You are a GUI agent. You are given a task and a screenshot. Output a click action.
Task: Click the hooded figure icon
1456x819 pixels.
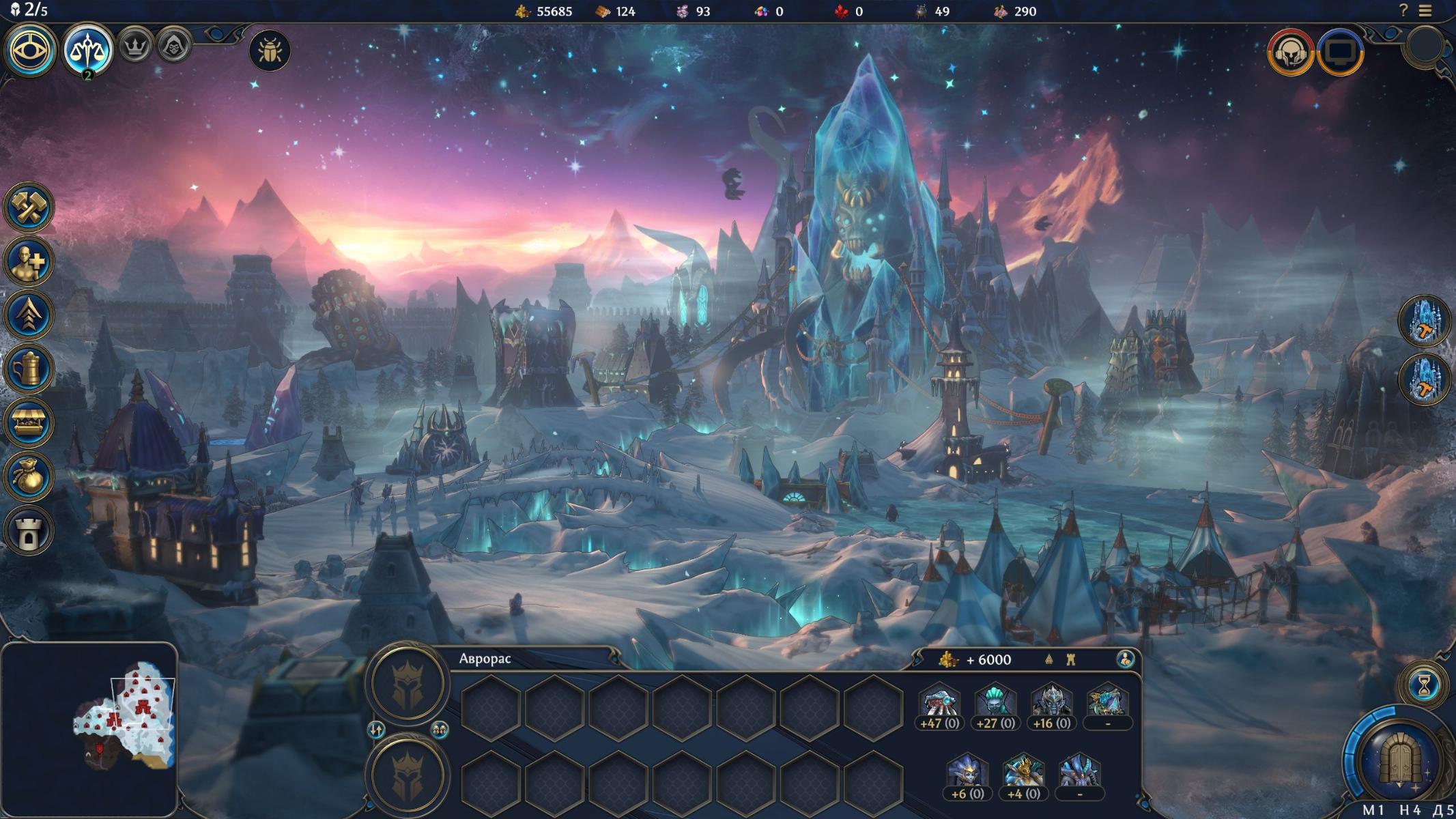point(173,46)
